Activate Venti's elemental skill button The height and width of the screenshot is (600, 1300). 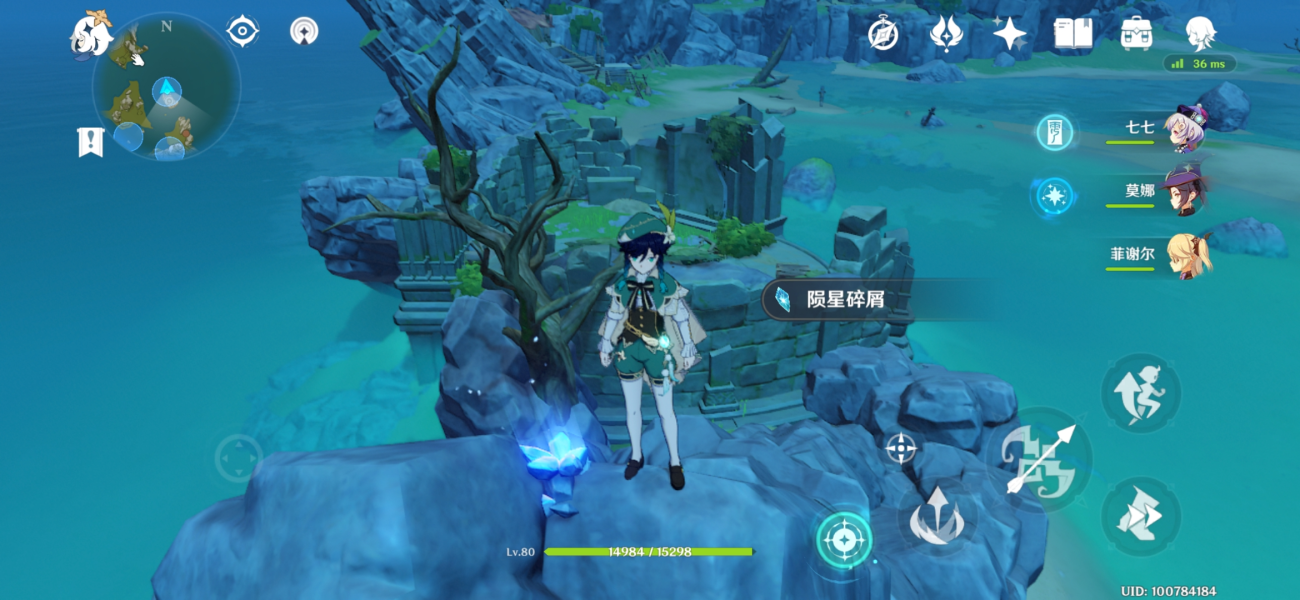(x=936, y=517)
